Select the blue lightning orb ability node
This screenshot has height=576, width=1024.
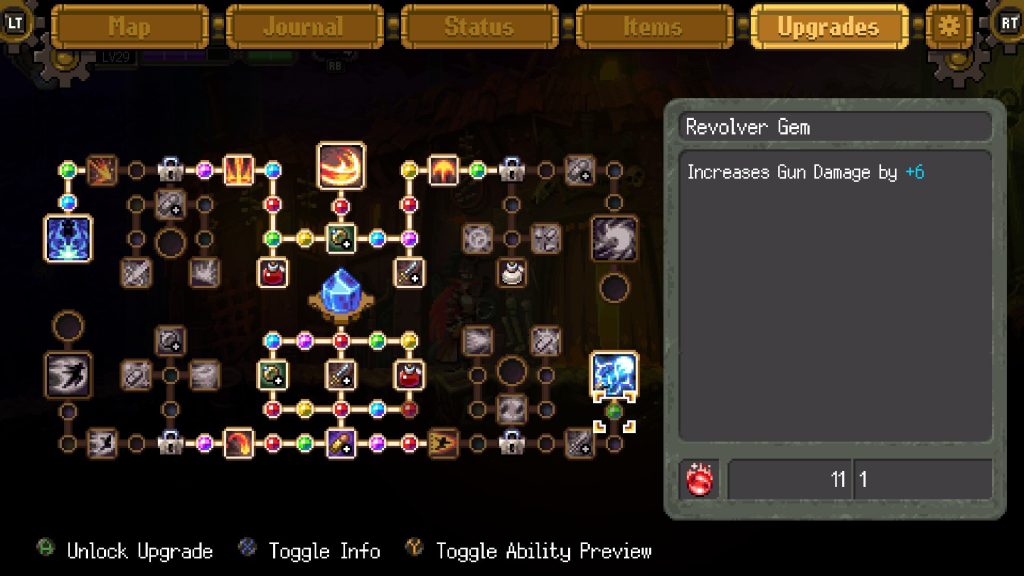[614, 374]
